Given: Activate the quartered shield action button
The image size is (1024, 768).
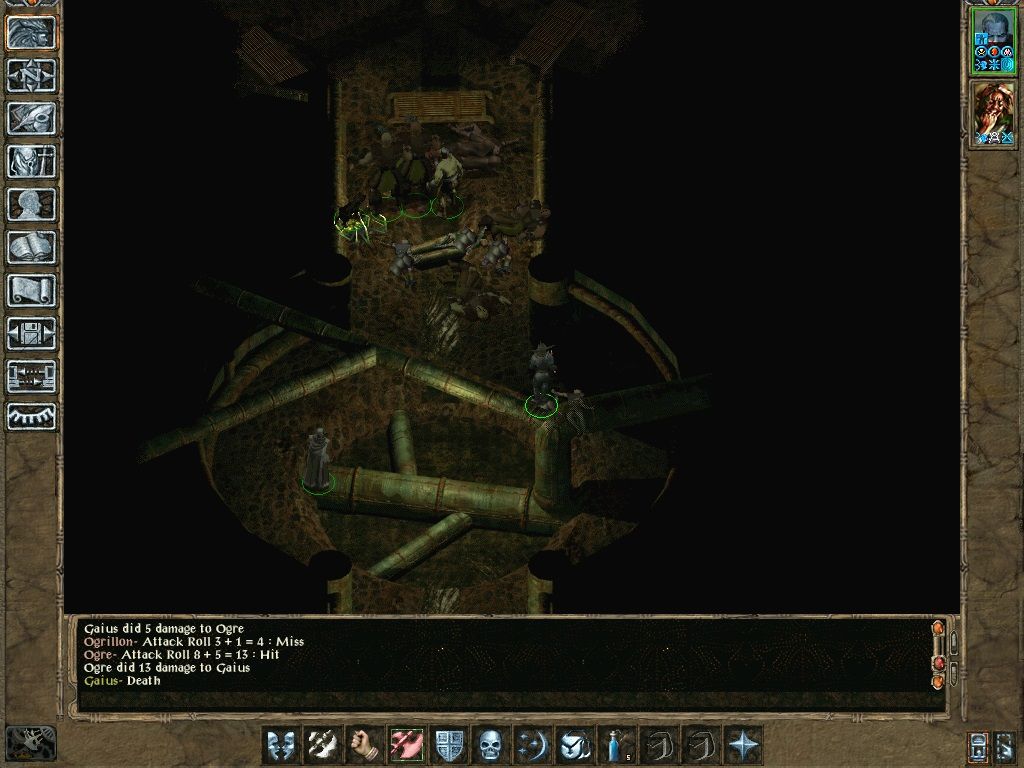Looking at the screenshot, I should point(450,745).
